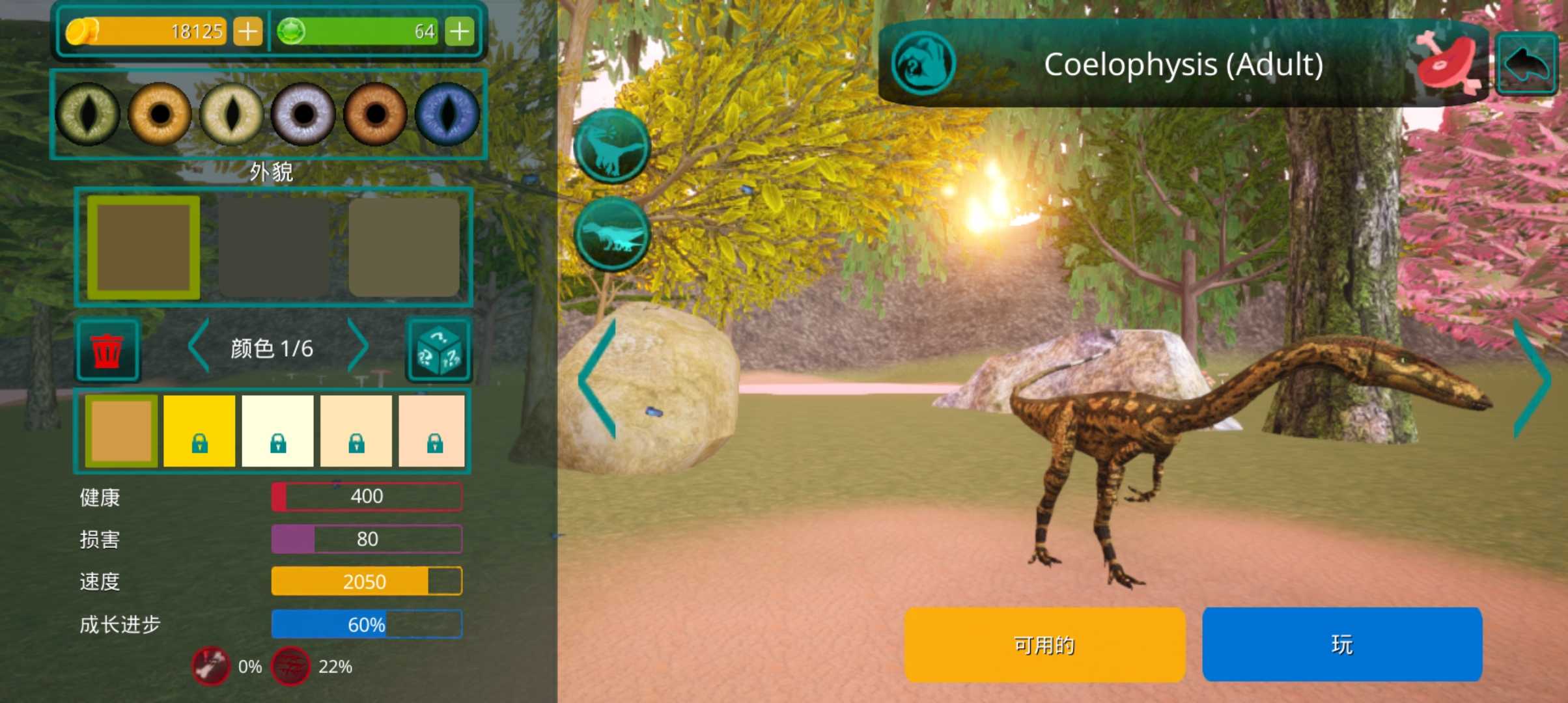The image size is (1568, 703).
Task: Select the locked bright yellow color
Action: coord(199,431)
